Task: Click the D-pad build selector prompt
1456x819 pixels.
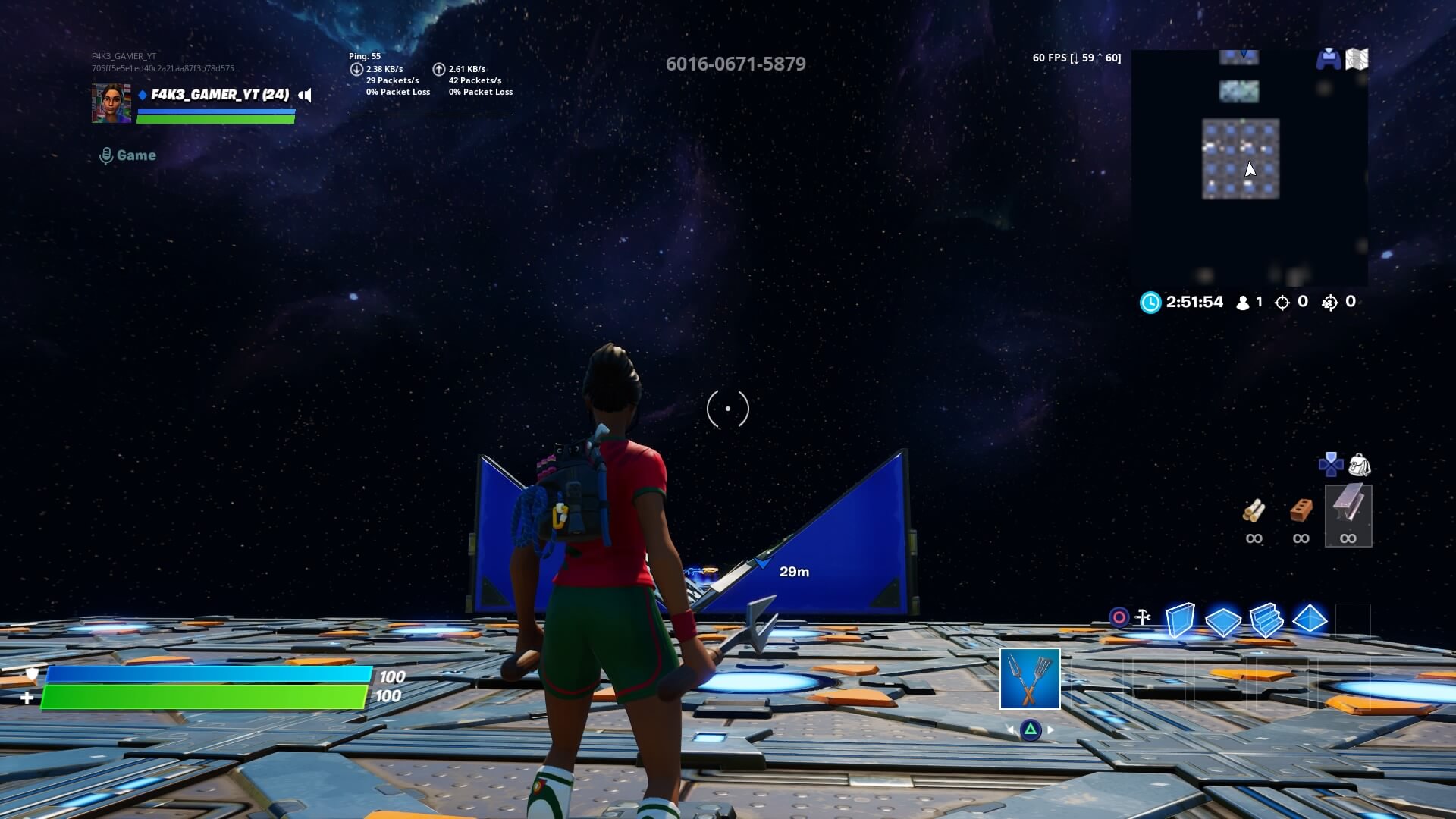Action: click(x=1332, y=466)
